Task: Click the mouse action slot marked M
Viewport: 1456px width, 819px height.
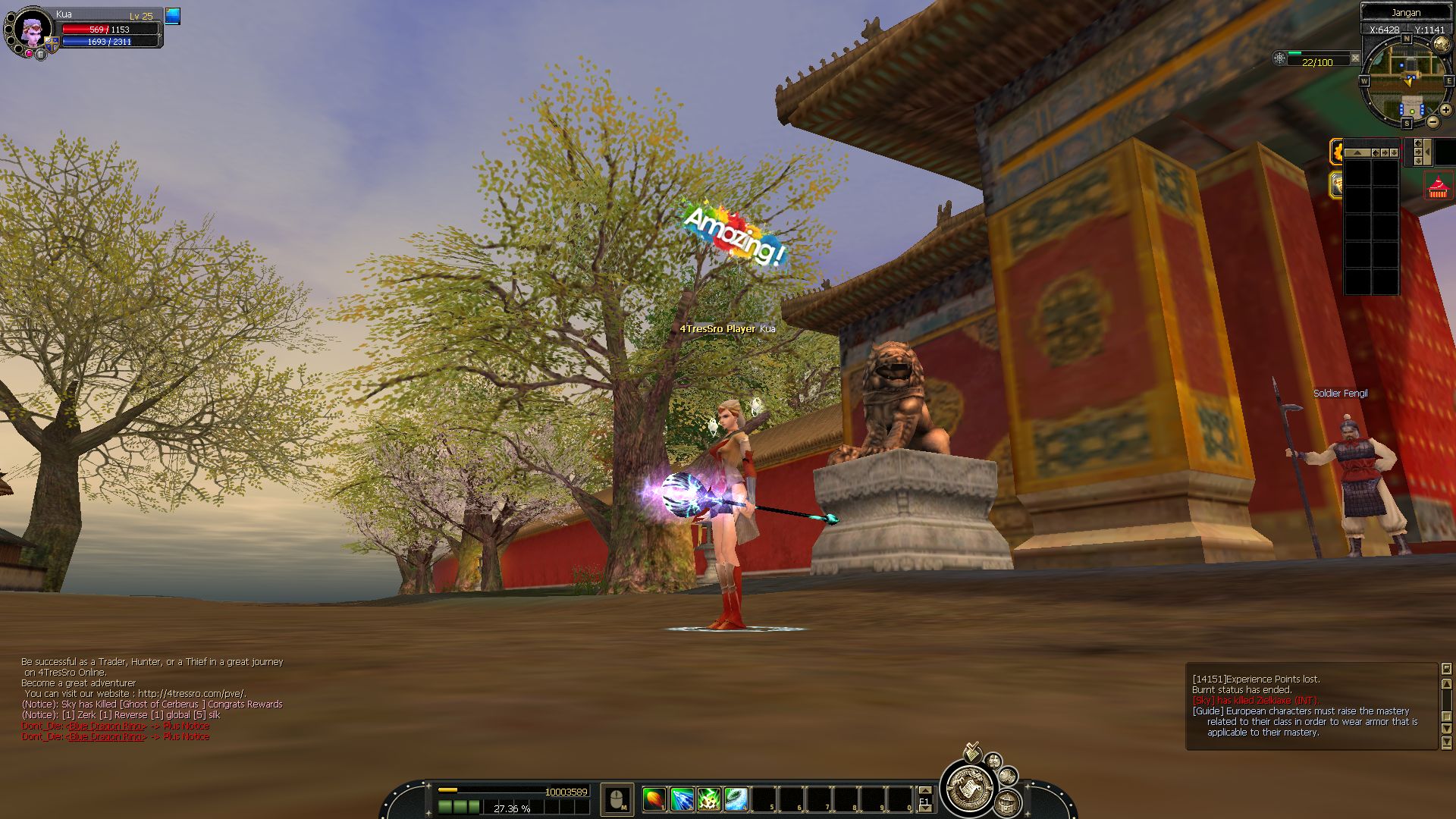Action: [x=617, y=799]
